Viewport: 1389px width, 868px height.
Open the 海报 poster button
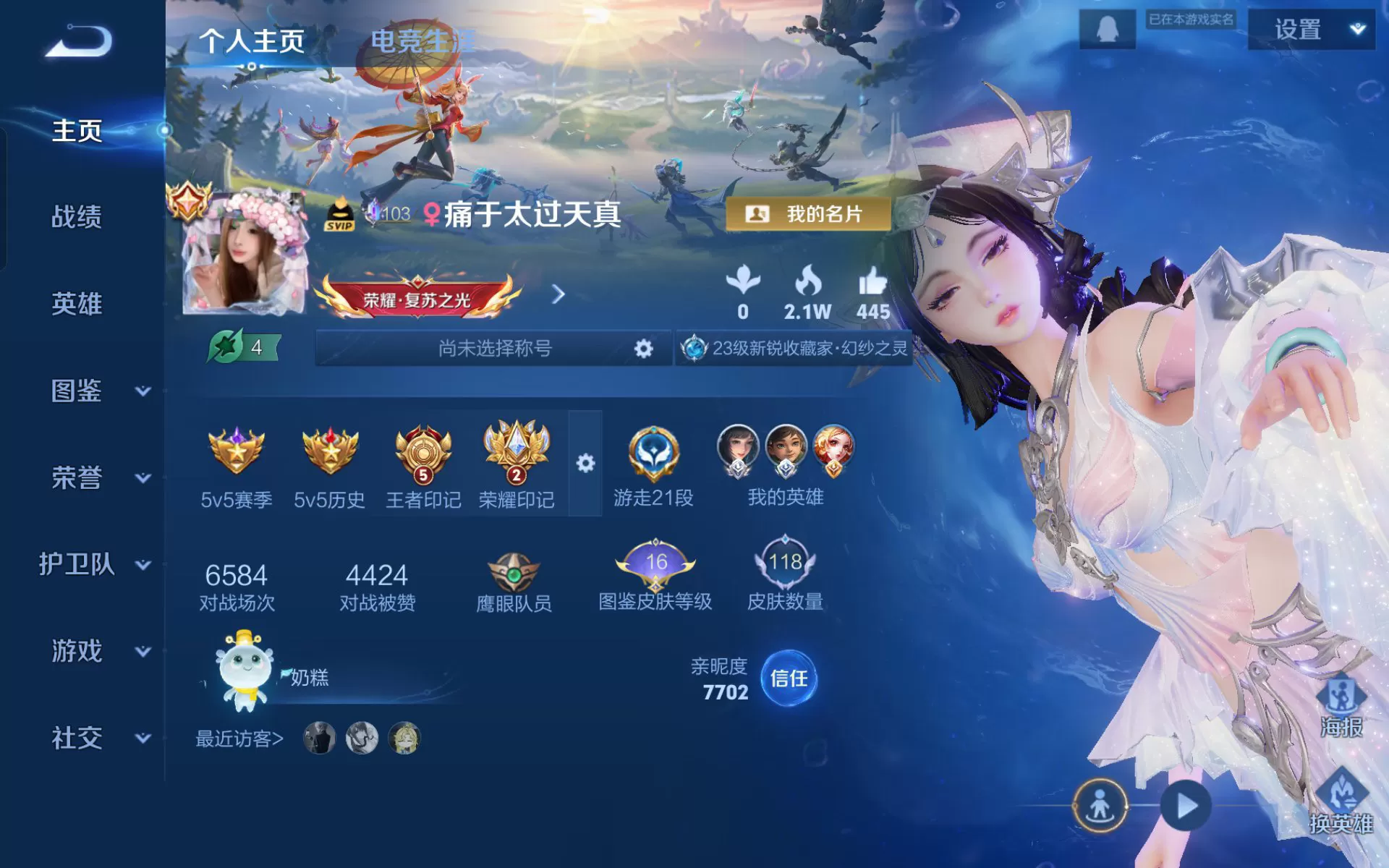point(1342,705)
